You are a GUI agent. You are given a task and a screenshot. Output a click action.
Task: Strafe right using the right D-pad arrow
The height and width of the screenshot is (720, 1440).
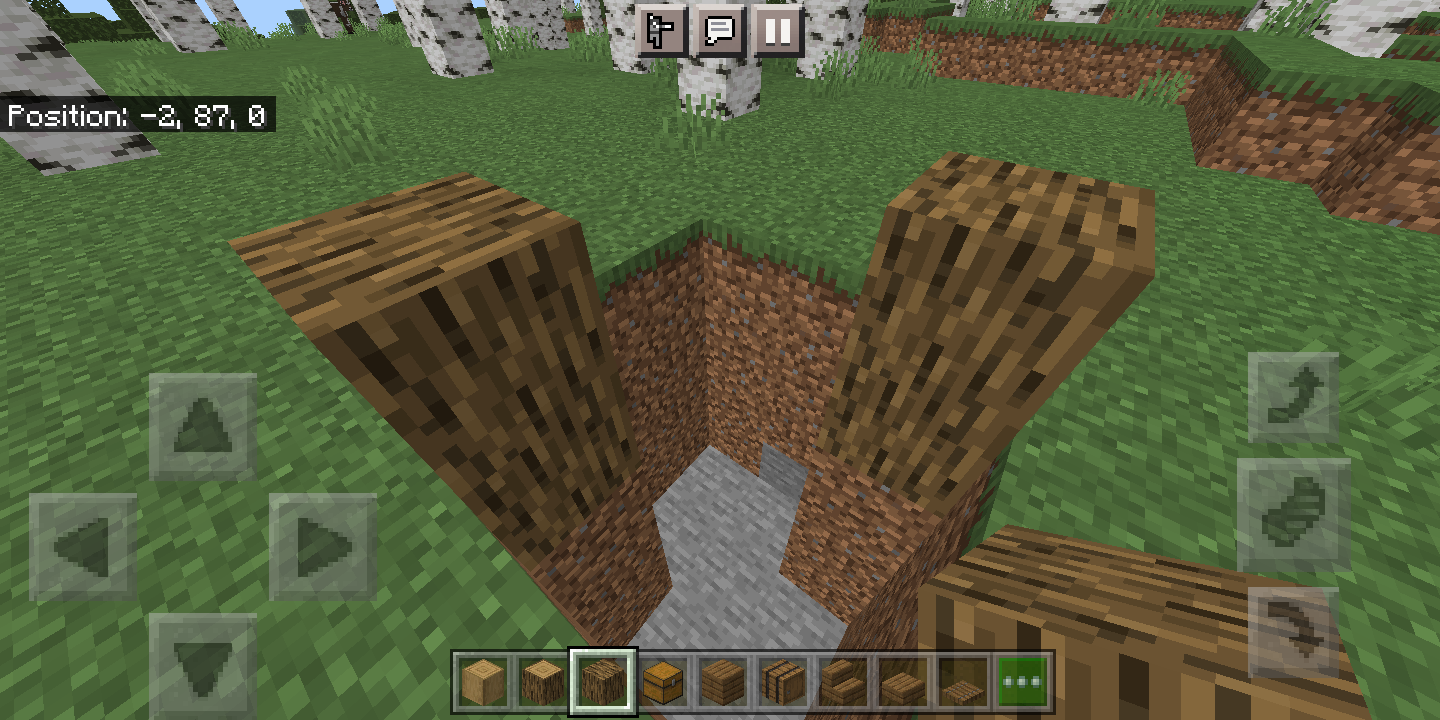click(x=320, y=548)
